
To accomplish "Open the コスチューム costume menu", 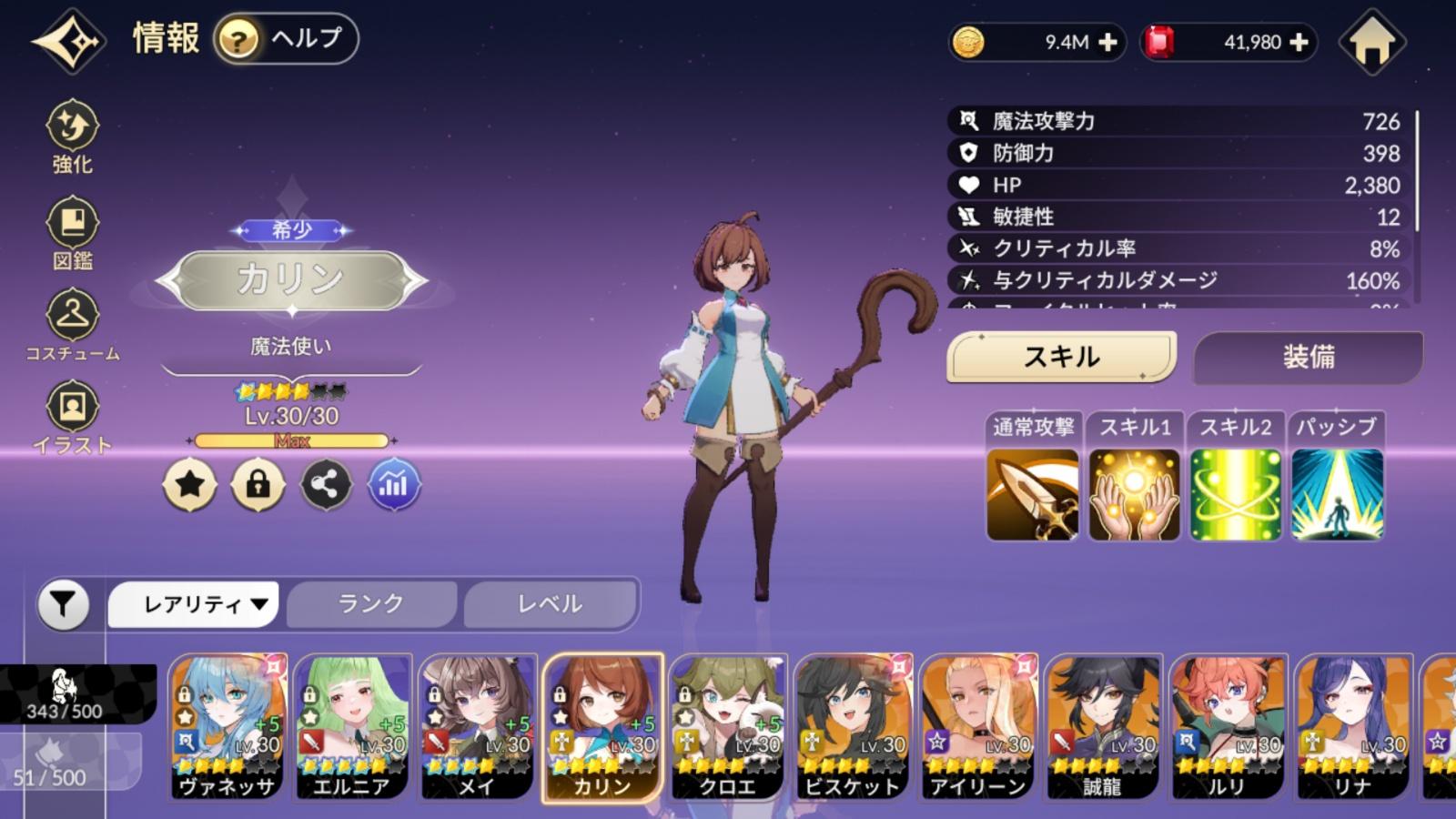I will click(72, 325).
